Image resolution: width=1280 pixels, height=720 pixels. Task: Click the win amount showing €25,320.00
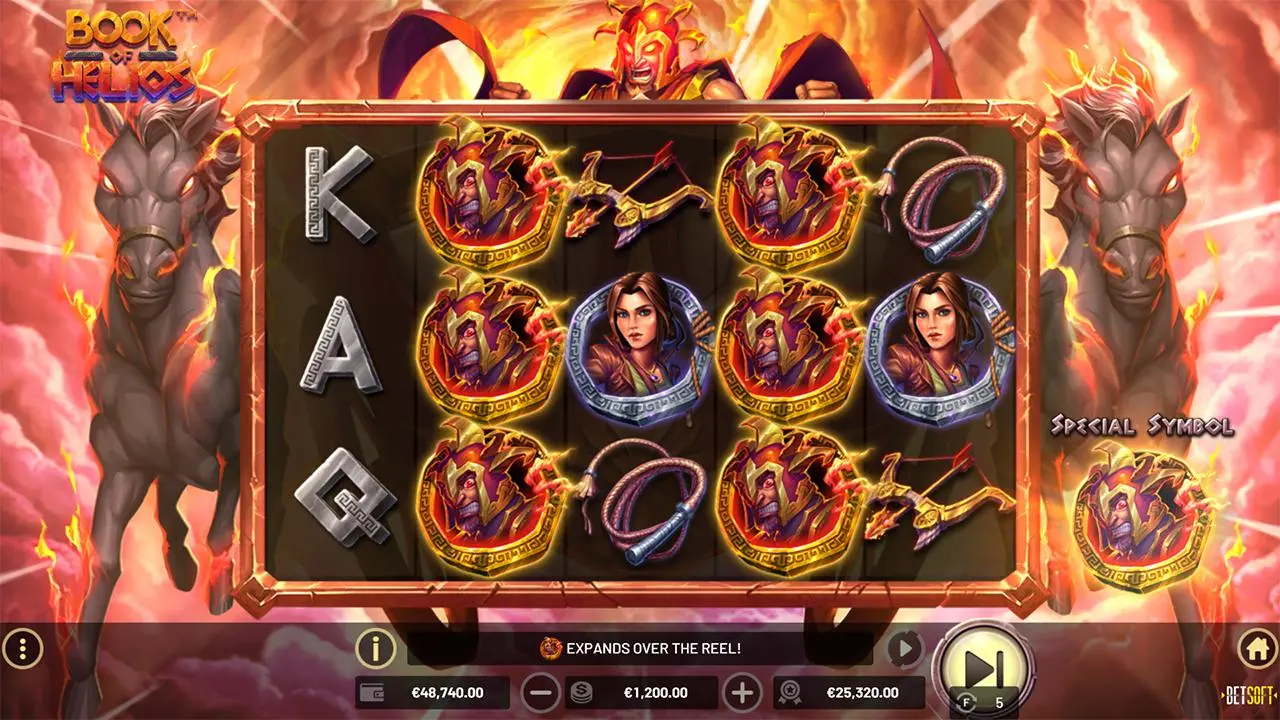(x=860, y=691)
